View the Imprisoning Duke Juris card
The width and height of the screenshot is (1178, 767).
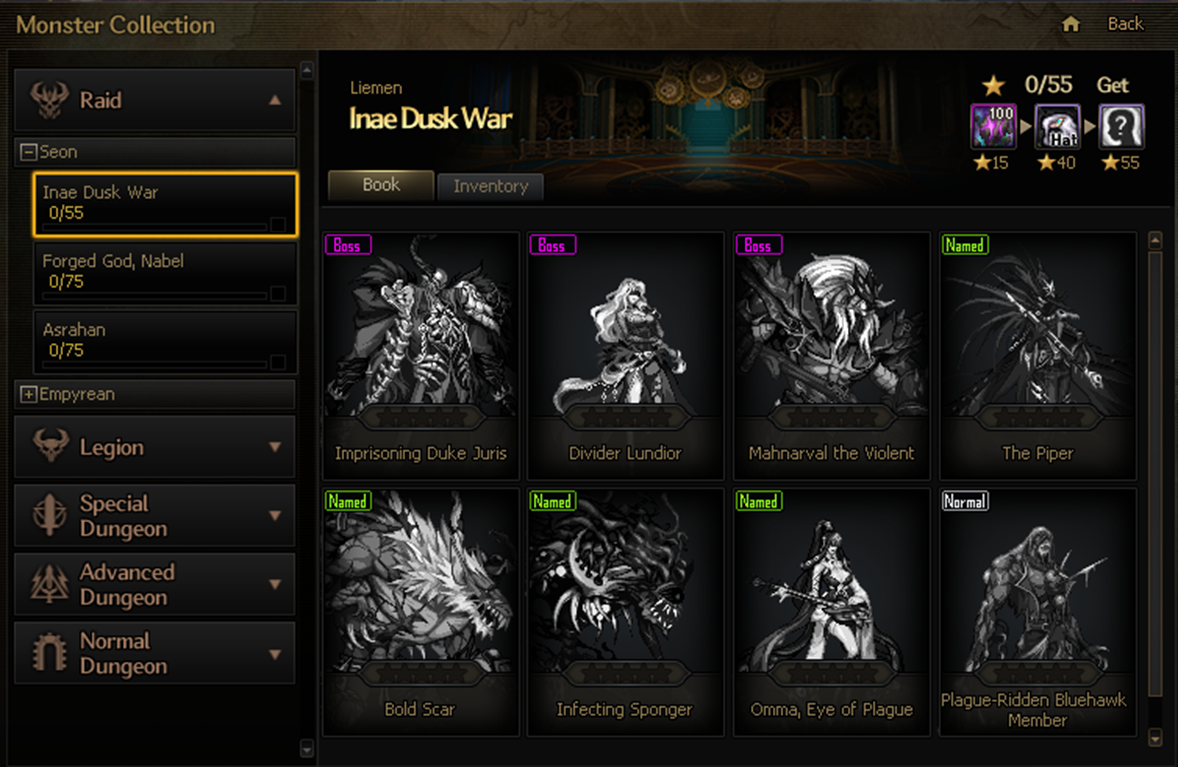(421, 355)
